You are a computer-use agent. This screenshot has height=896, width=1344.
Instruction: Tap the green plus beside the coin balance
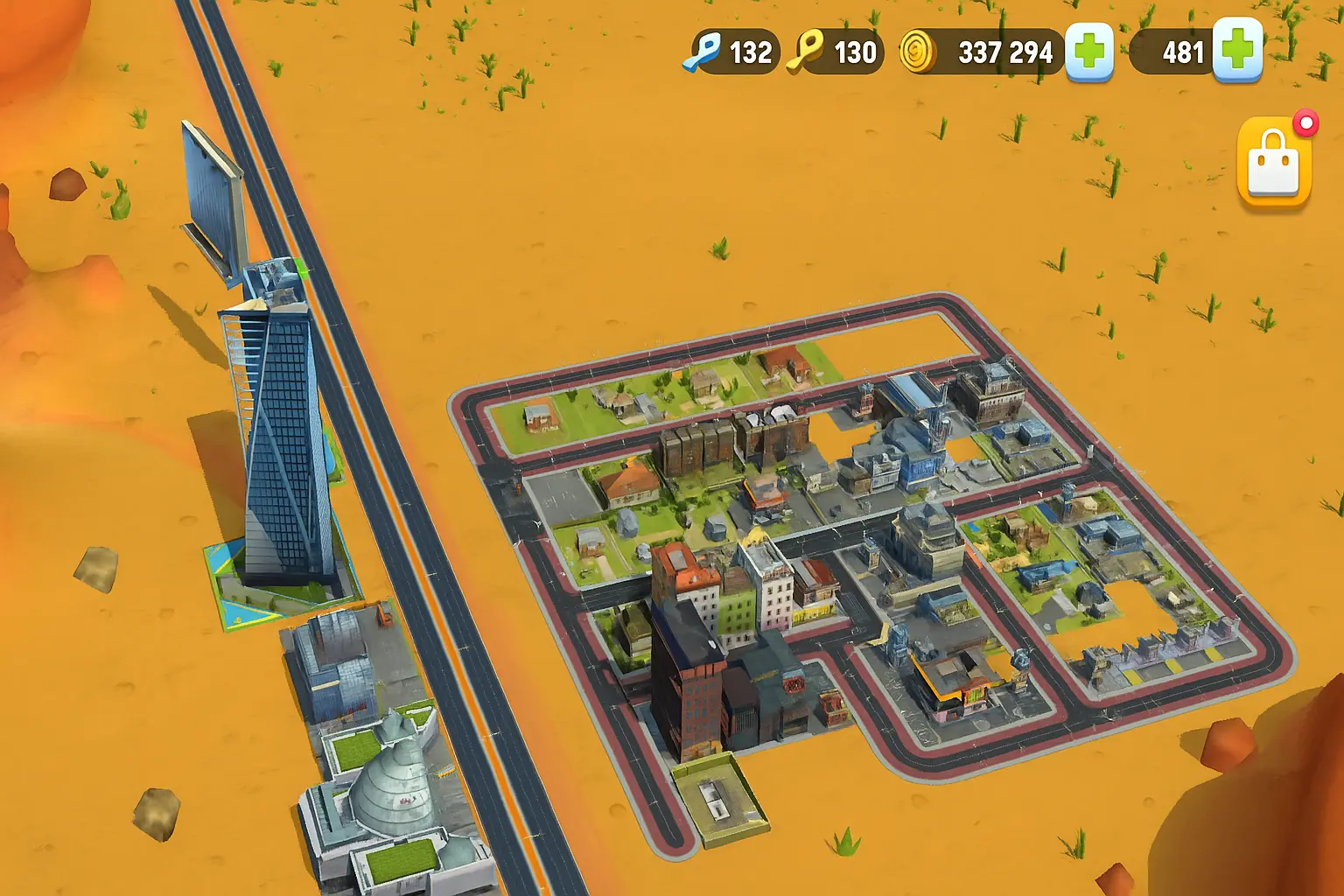point(1088,52)
